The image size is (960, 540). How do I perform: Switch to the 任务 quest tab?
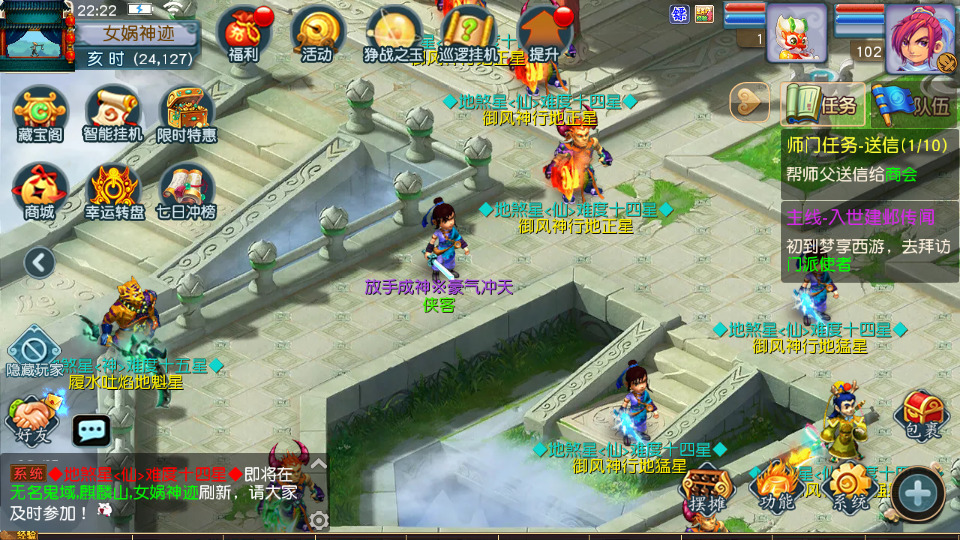click(x=822, y=103)
